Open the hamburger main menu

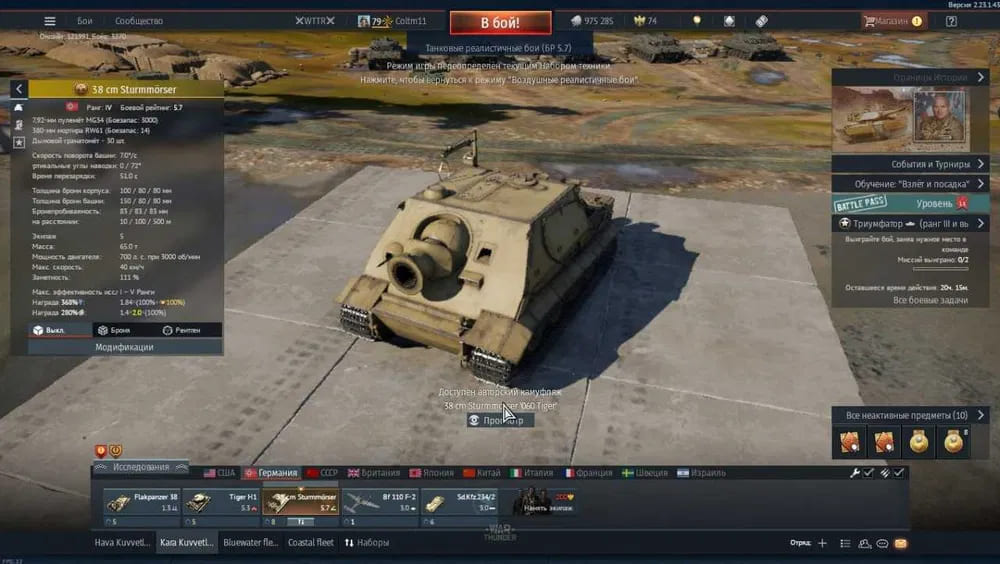pyautogui.click(x=50, y=21)
